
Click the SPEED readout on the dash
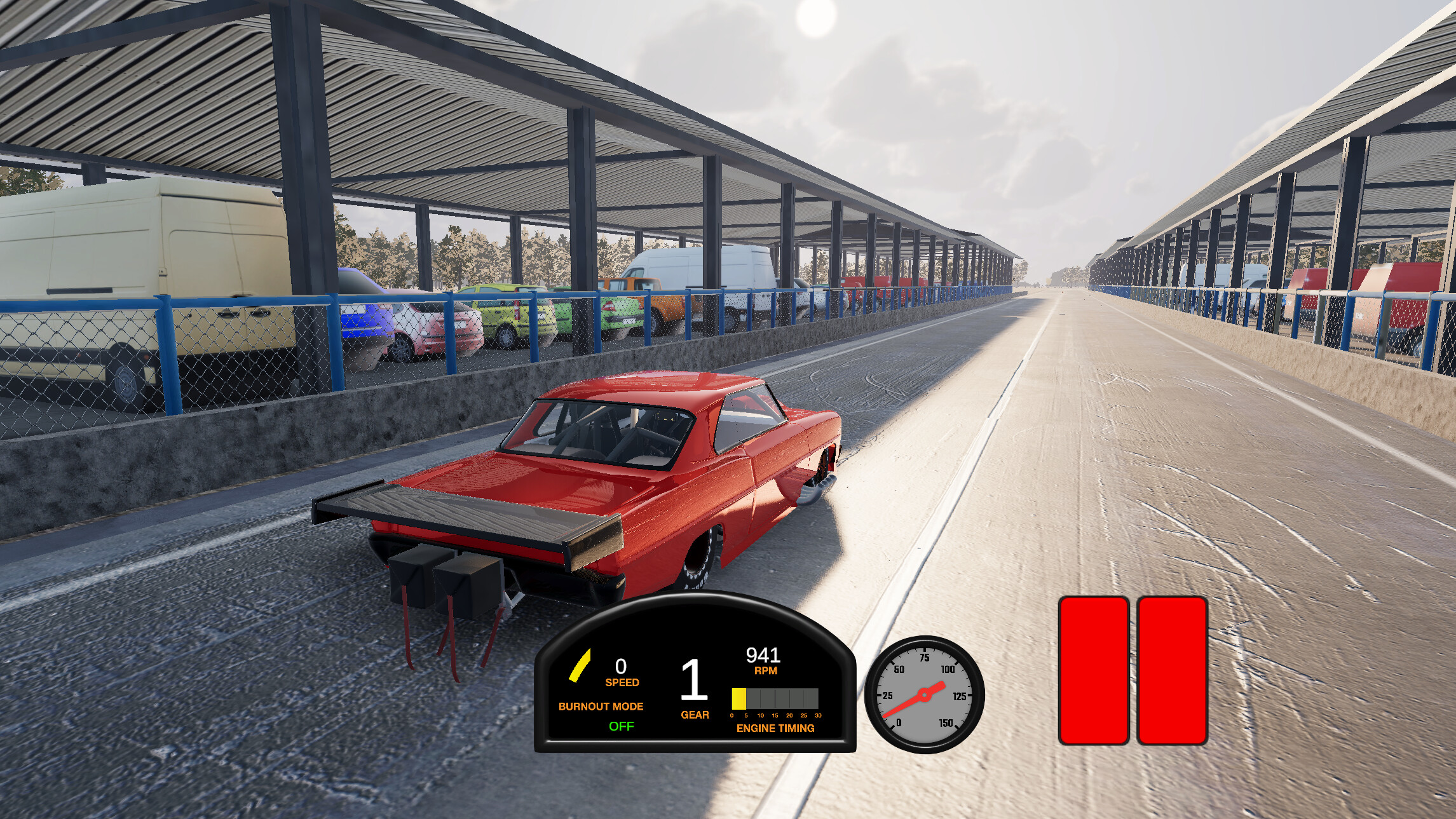pos(623,682)
